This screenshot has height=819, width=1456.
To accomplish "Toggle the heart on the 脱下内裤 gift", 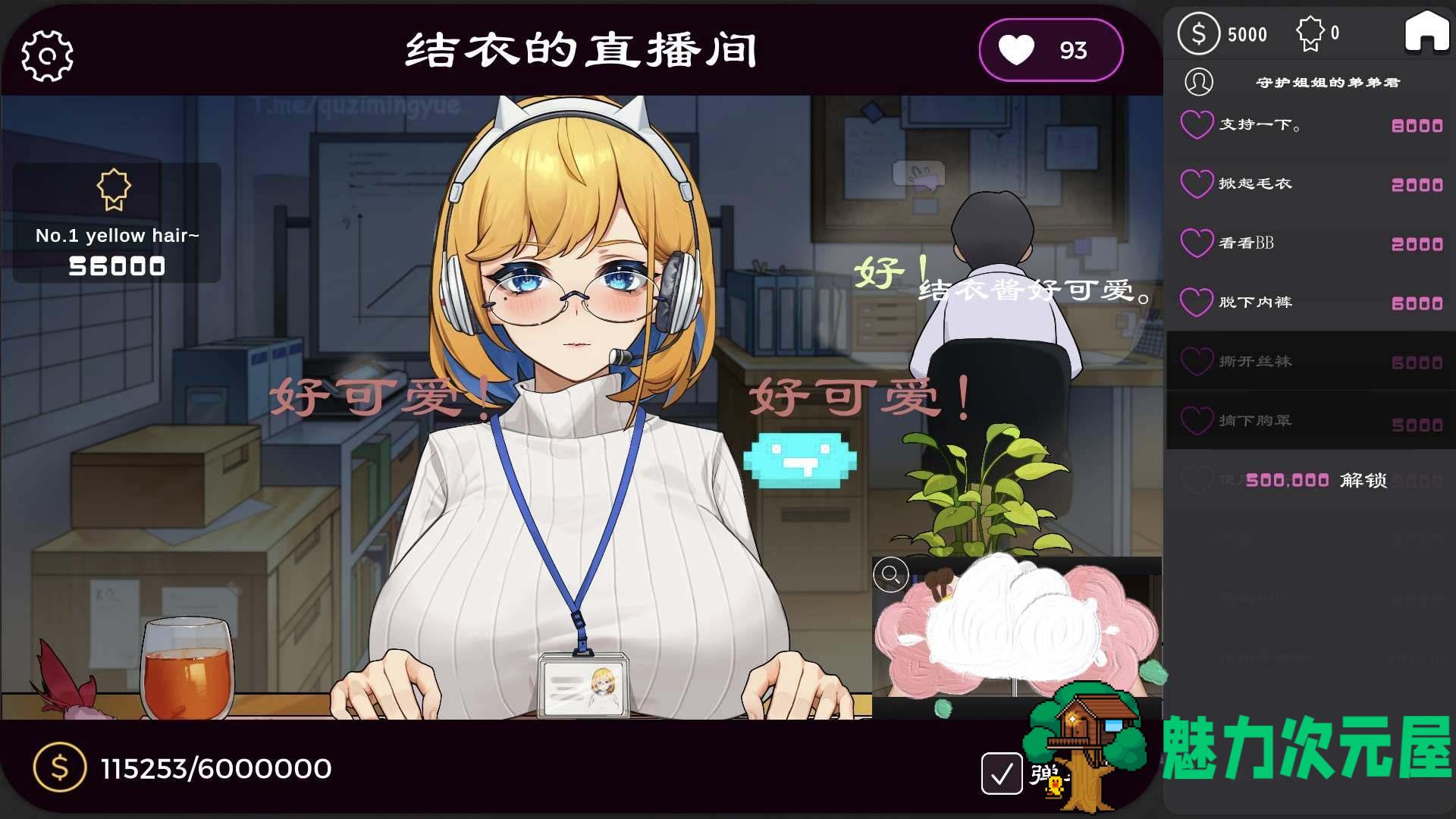I will tap(1197, 303).
